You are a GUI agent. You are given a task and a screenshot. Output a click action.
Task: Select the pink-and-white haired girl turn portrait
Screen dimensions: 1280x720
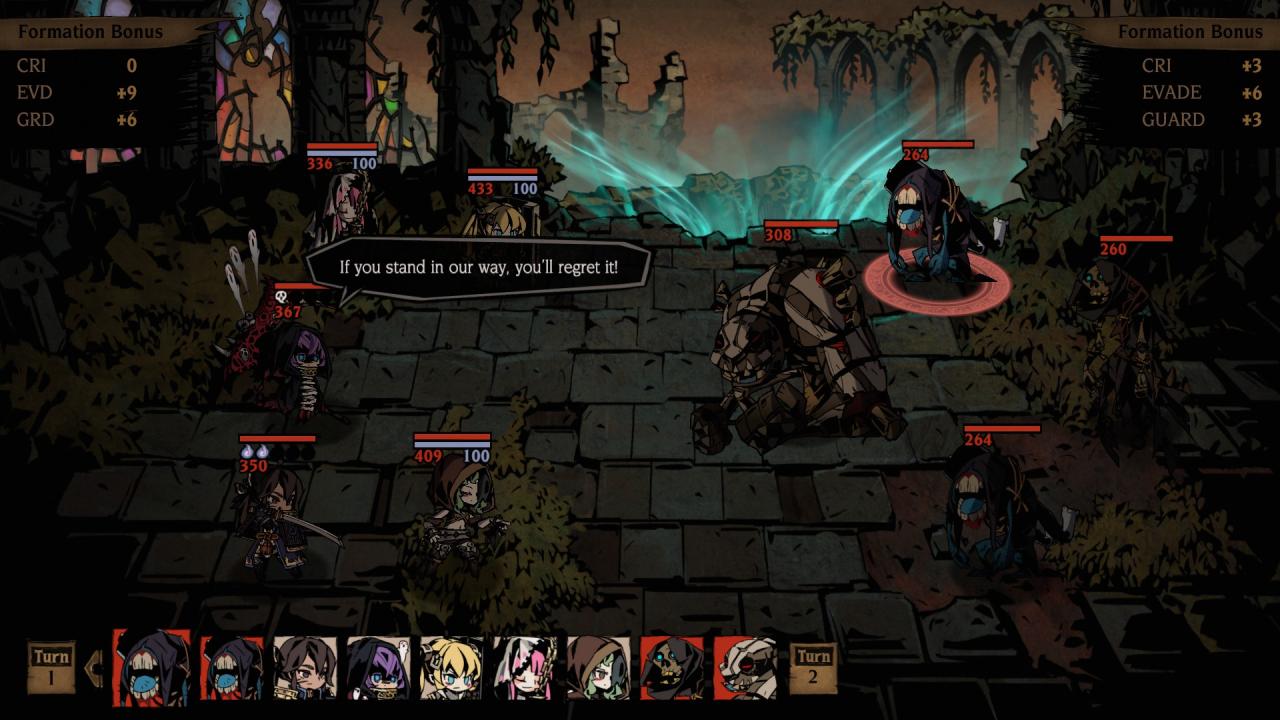[x=525, y=668]
